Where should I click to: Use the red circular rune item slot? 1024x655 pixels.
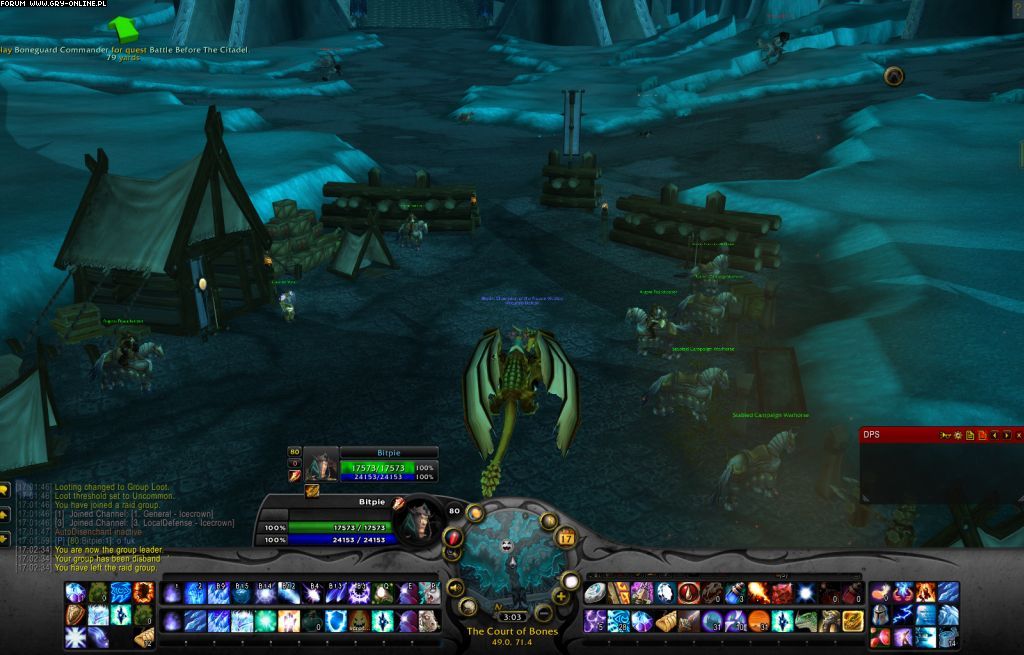click(x=688, y=593)
